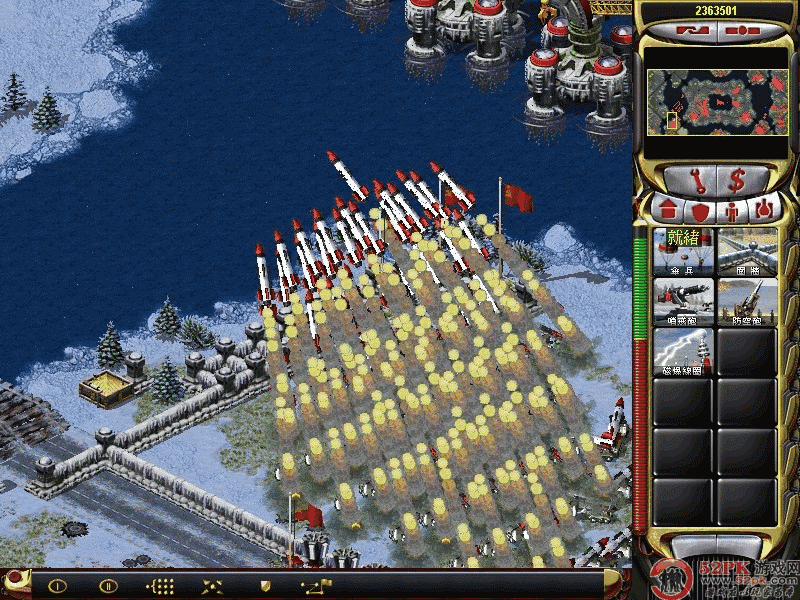The width and height of the screenshot is (800, 600).
Task: Activate the shield guard command
Action: tap(265, 585)
